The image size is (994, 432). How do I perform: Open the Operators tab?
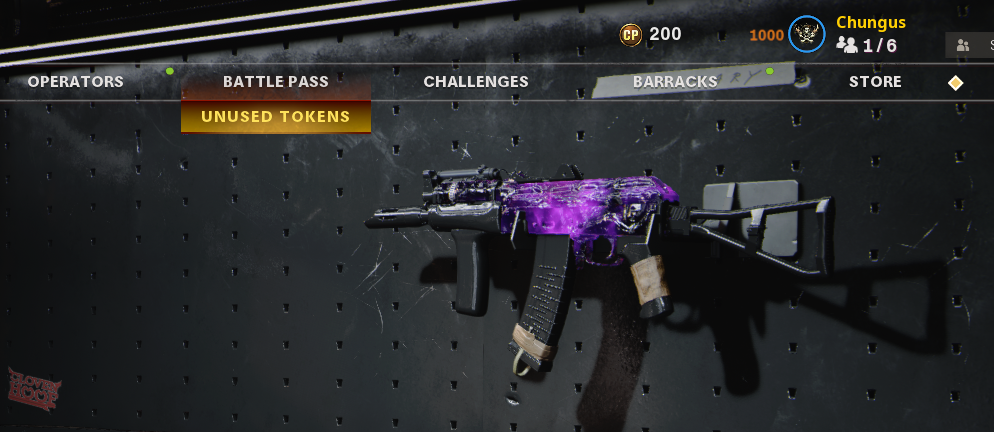pos(76,82)
